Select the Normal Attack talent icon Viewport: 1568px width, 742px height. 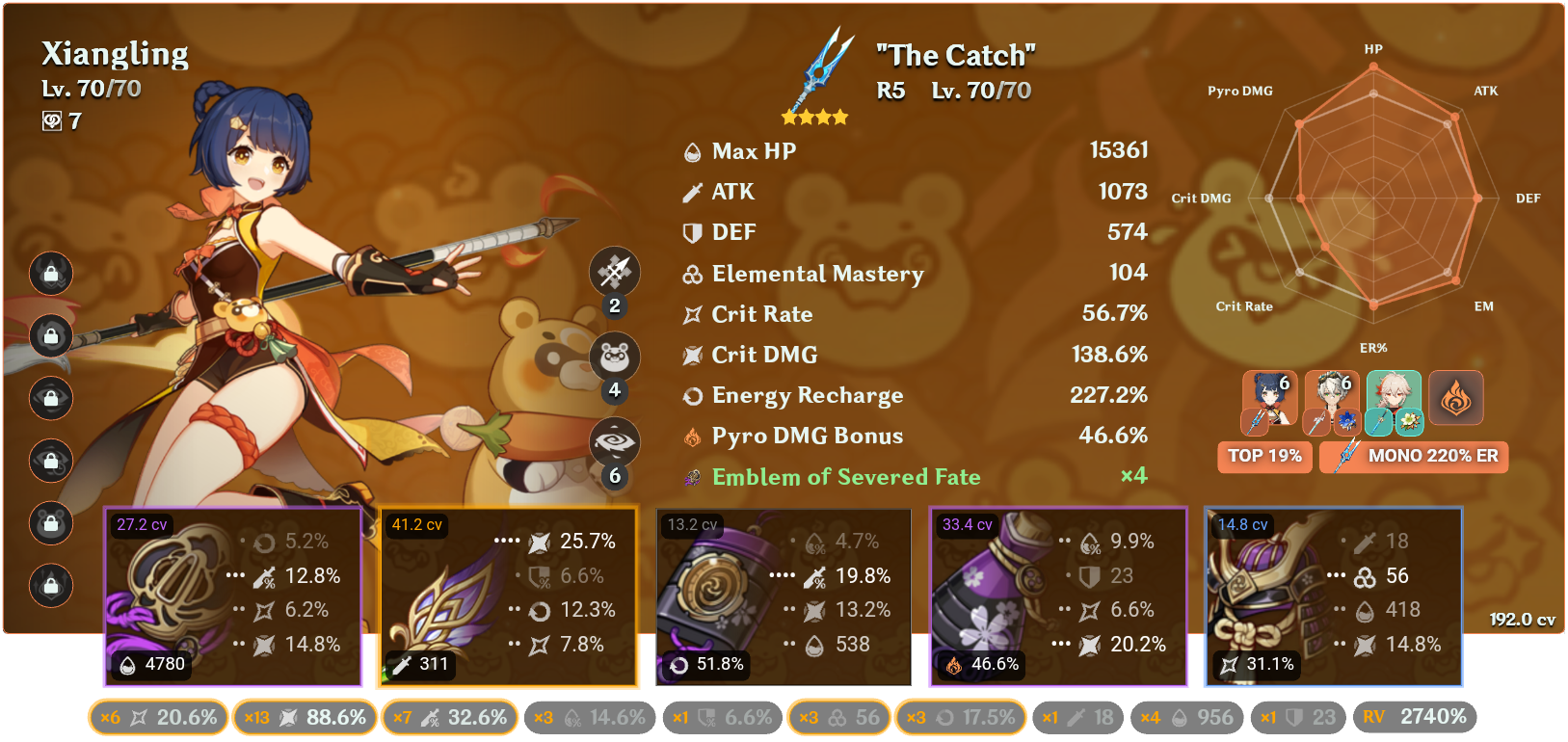(614, 272)
